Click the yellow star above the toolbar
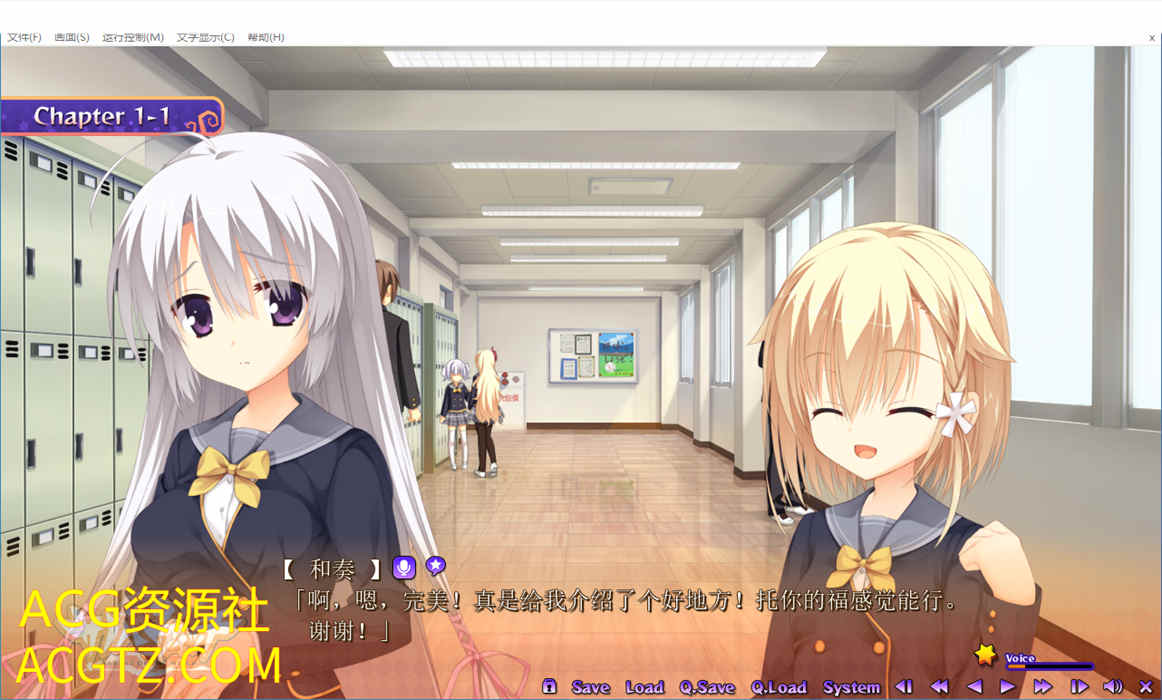This screenshot has width=1162, height=700. (986, 655)
